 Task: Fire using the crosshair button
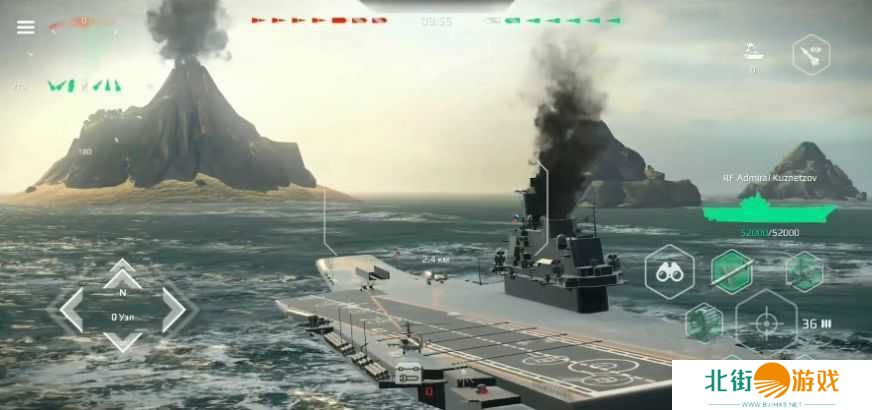click(766, 323)
